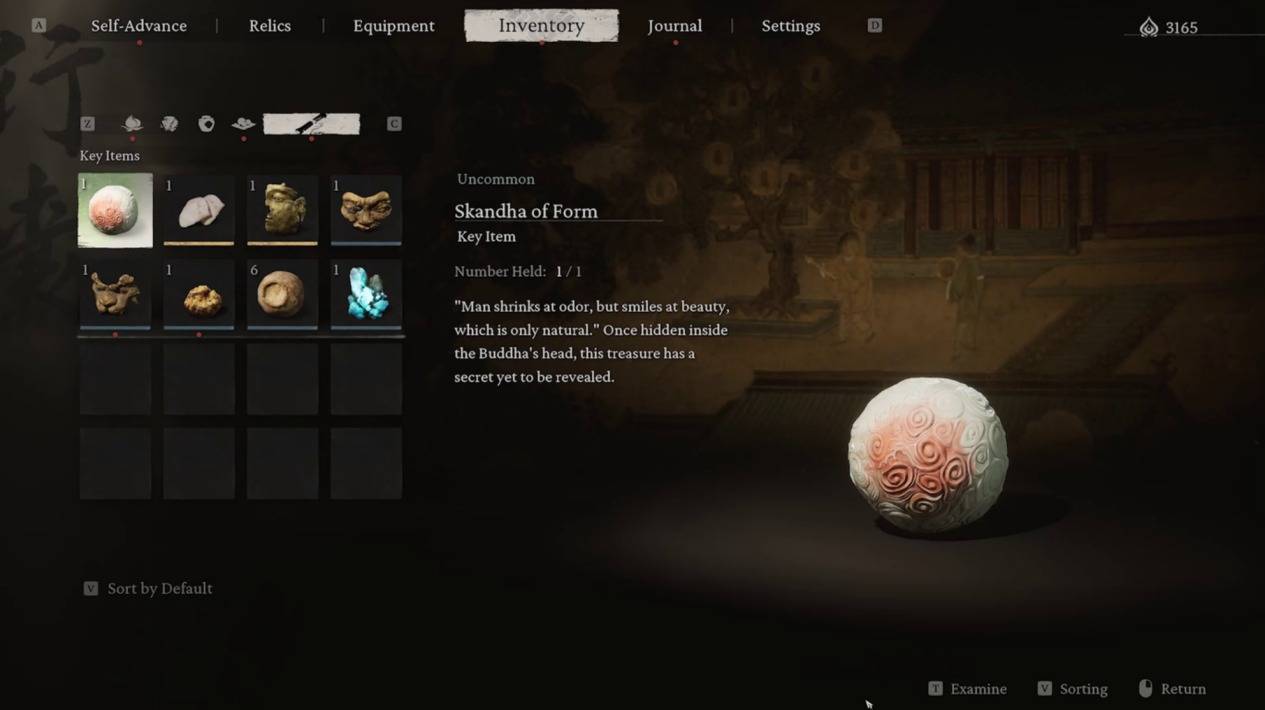The width and height of the screenshot is (1265, 710).
Task: Open the Journal tab
Action: point(675,26)
